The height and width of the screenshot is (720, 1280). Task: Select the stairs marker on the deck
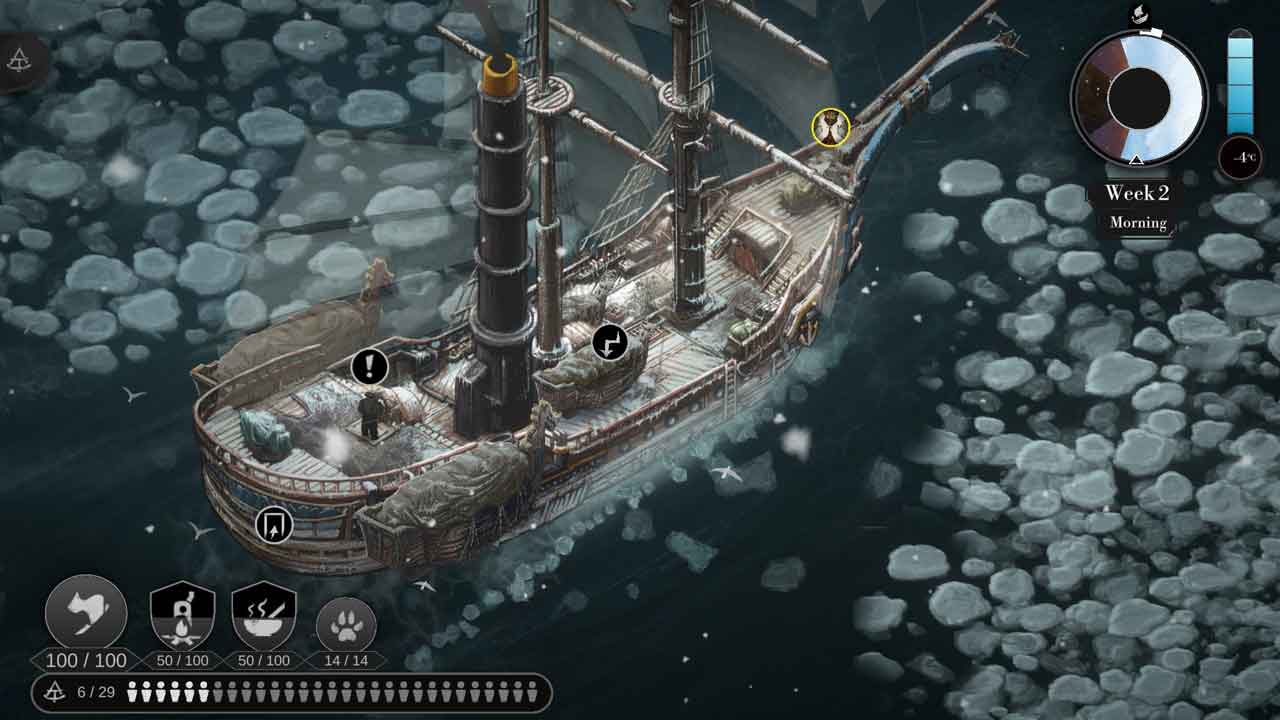click(x=610, y=343)
